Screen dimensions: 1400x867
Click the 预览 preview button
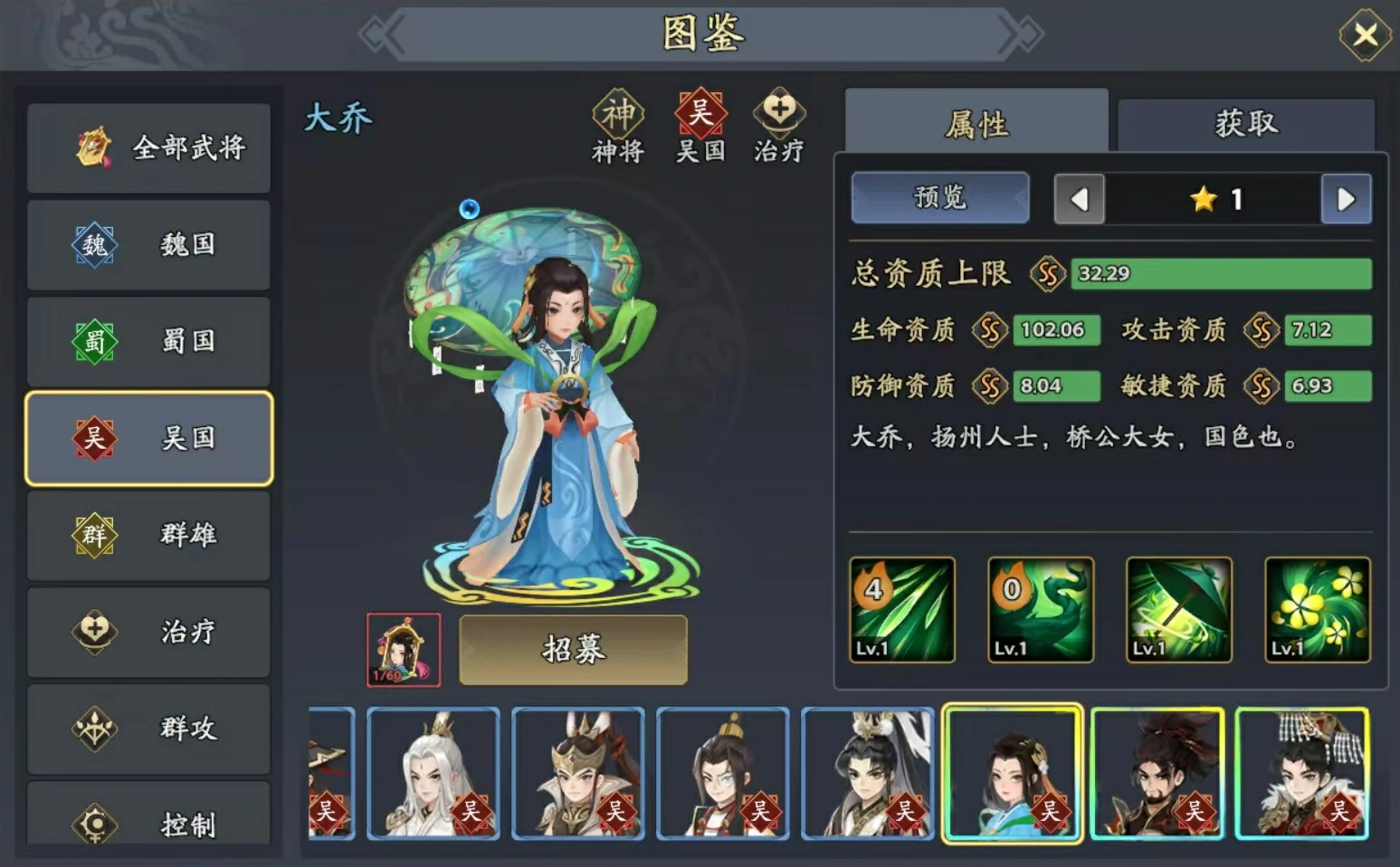940,197
